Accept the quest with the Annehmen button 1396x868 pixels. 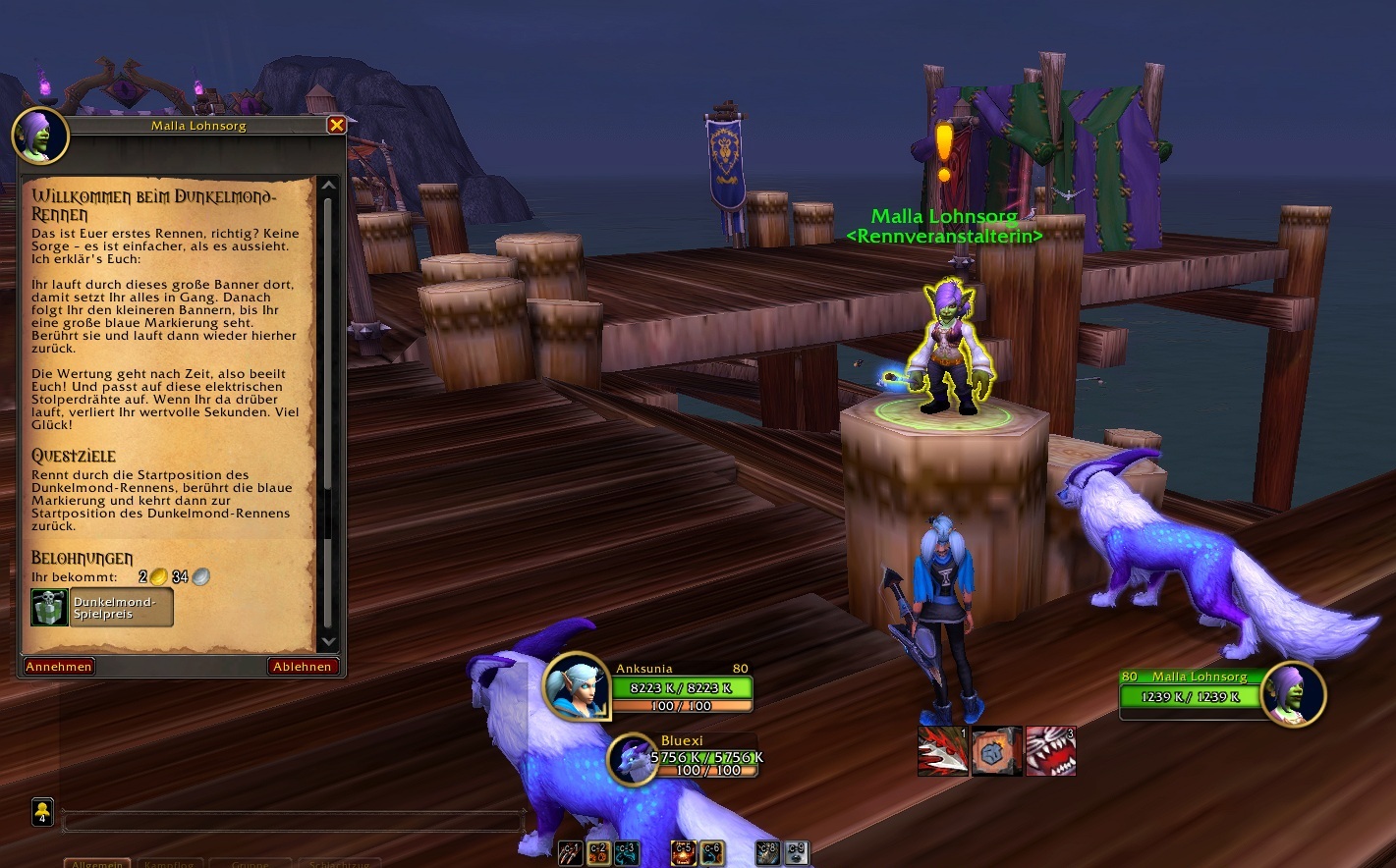point(59,666)
